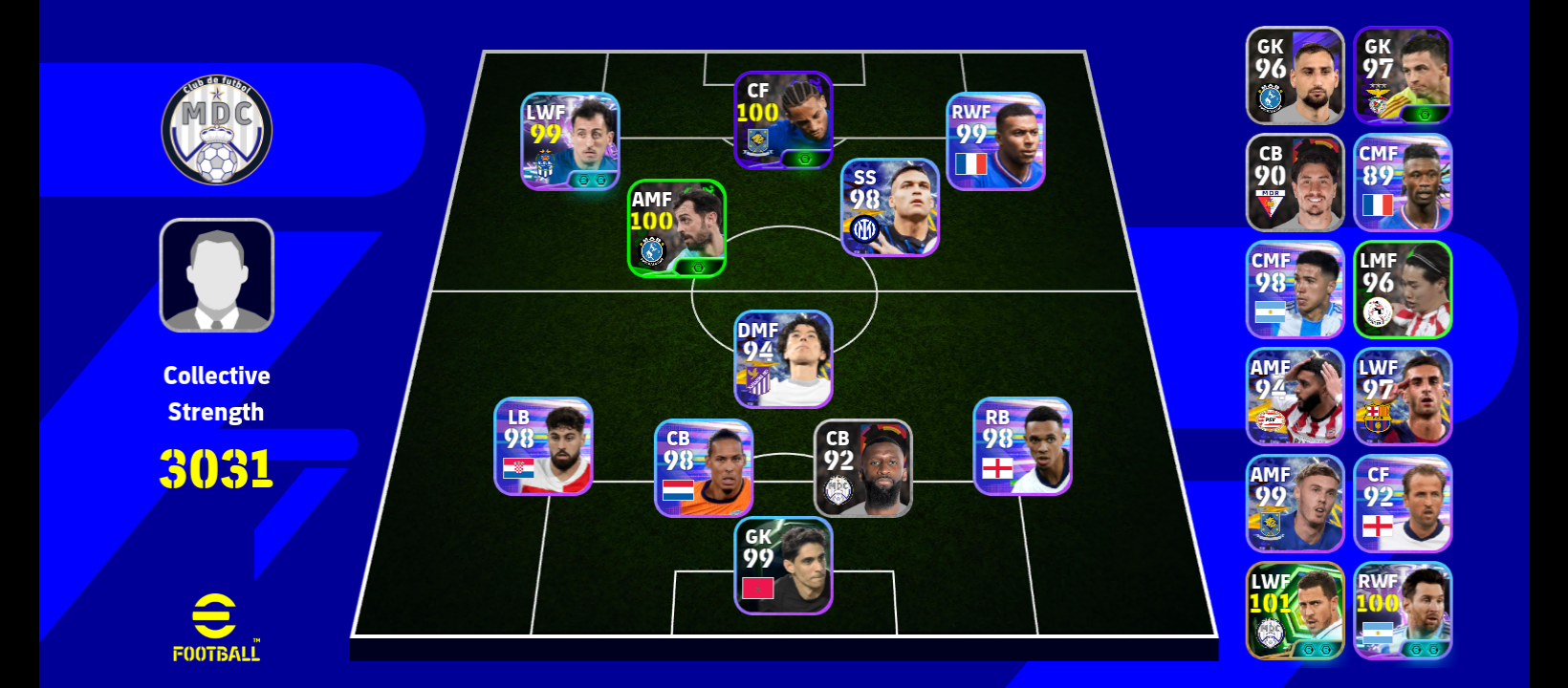The image size is (1568, 688).
Task: Select the CF 100 player card
Action: coord(783,120)
